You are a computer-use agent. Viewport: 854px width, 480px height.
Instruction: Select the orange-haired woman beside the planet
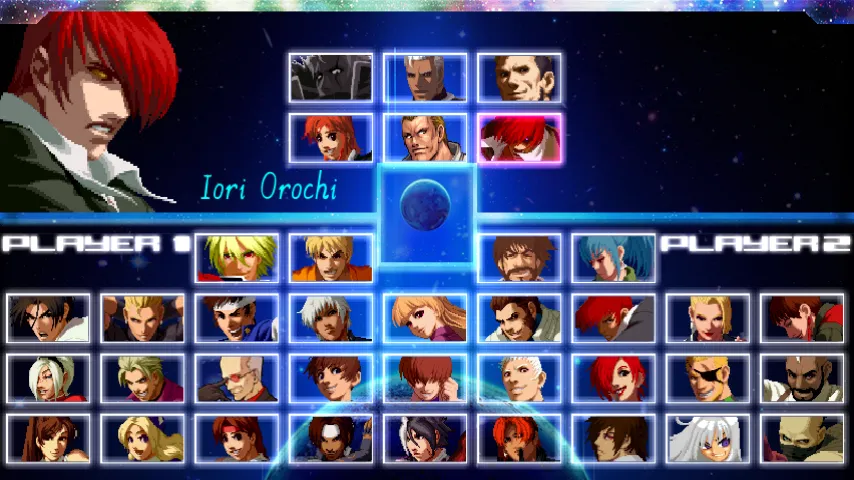click(x=331, y=138)
